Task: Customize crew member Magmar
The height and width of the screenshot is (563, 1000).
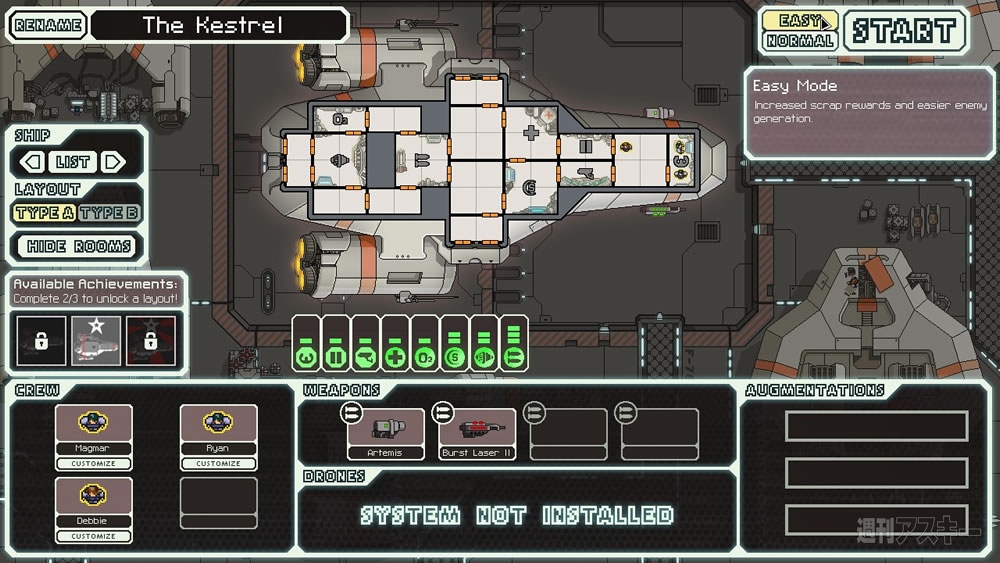Action: [92, 464]
